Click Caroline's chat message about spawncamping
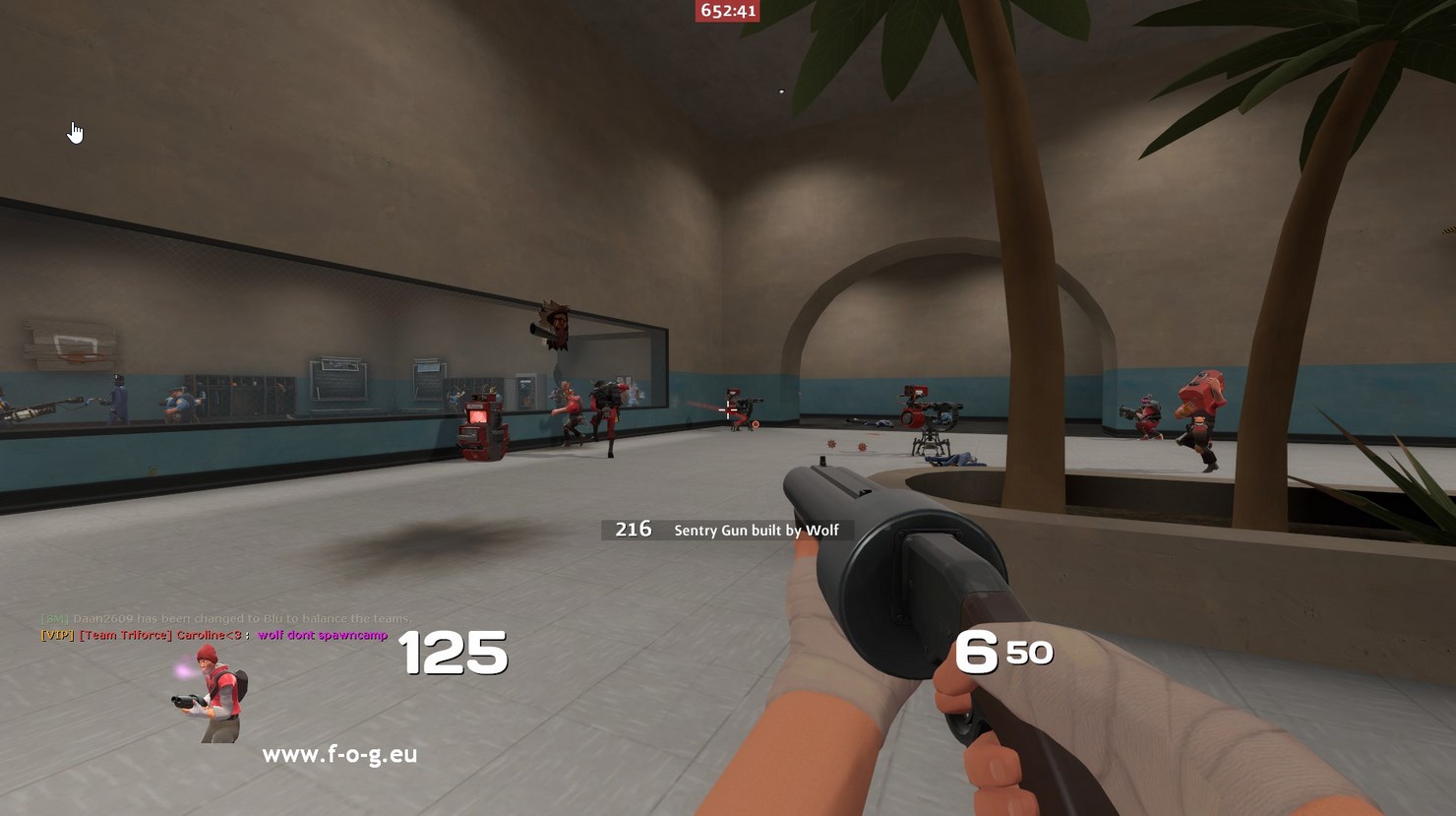 pos(322,635)
